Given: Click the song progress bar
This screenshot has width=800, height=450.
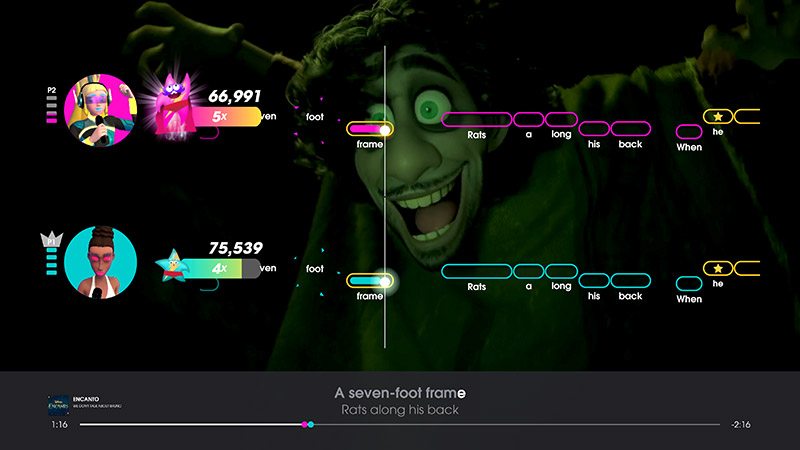Looking at the screenshot, I should tap(400, 425).
